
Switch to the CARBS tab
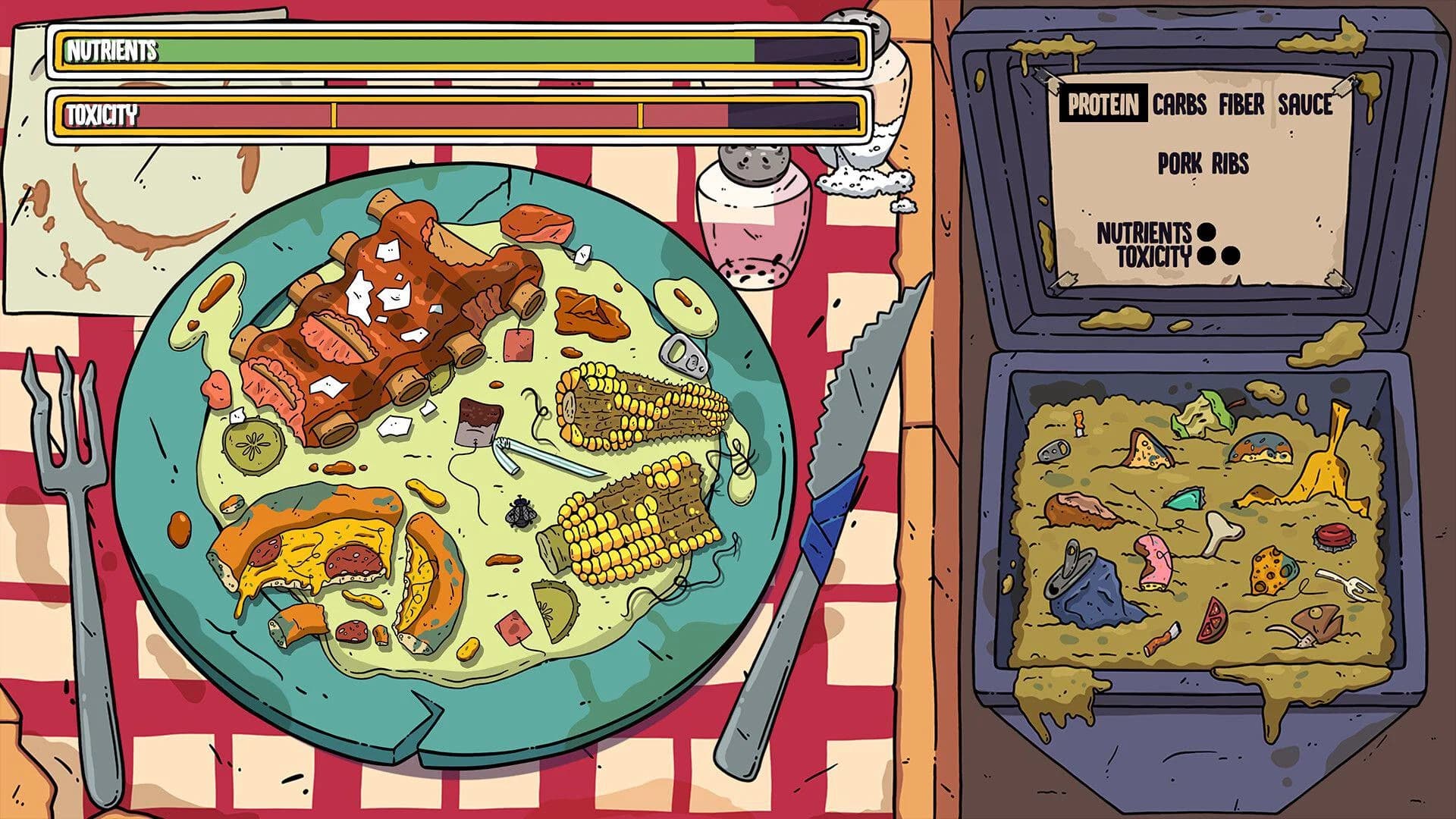(1181, 101)
